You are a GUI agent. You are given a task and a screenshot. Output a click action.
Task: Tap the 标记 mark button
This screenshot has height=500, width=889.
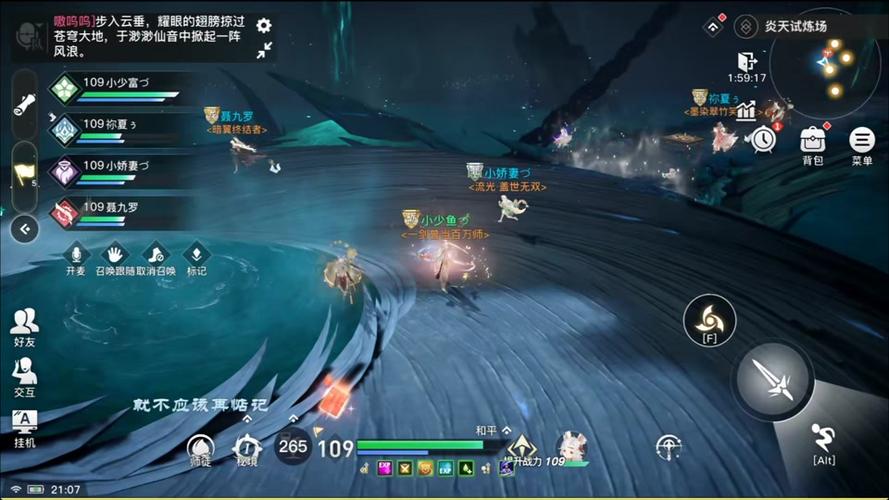click(196, 257)
